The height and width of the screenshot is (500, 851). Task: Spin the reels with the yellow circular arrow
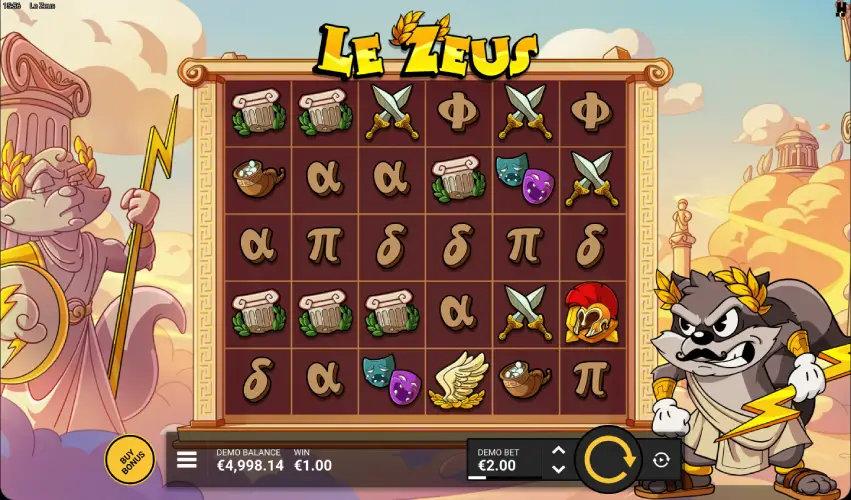(x=610, y=460)
